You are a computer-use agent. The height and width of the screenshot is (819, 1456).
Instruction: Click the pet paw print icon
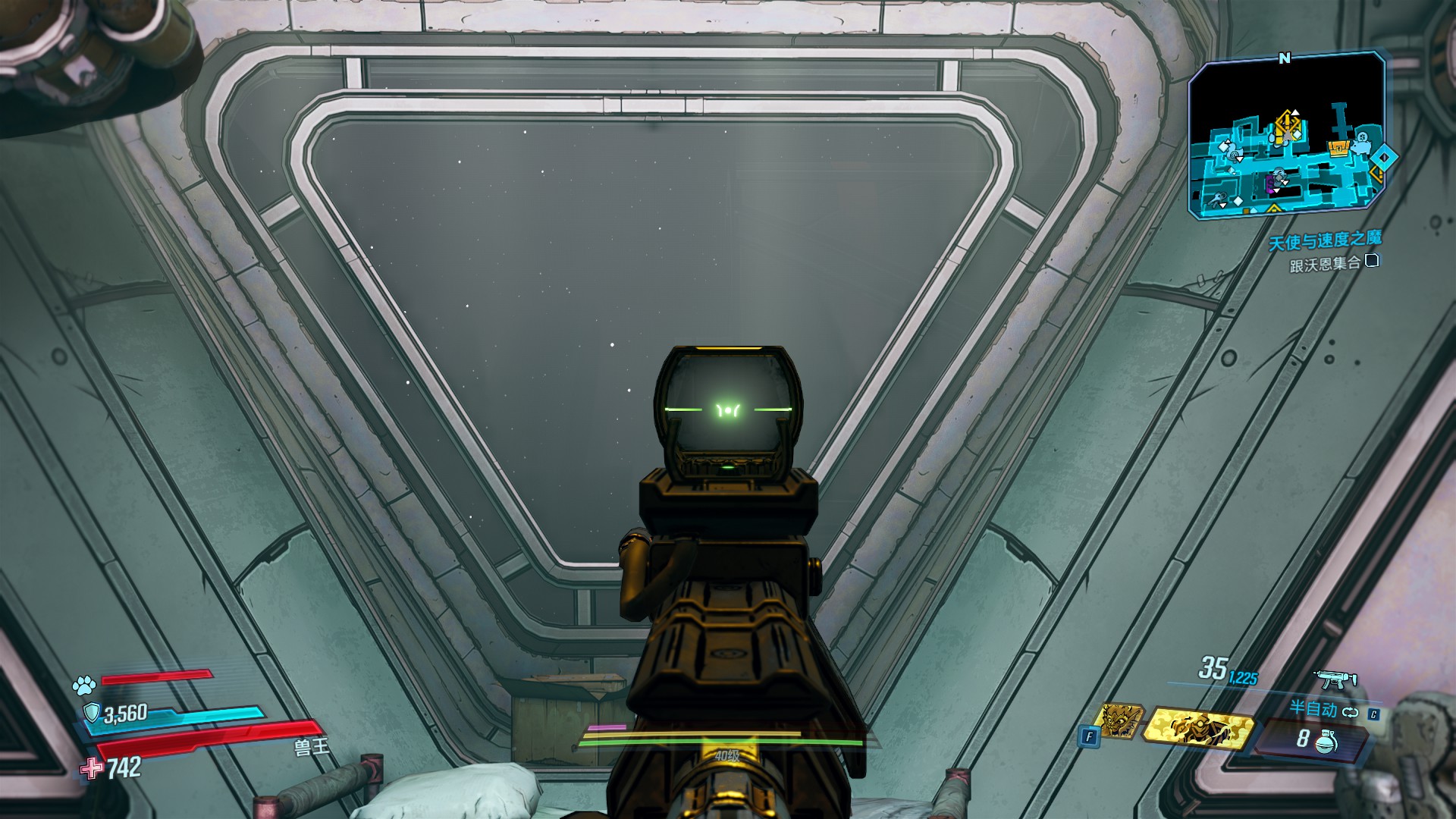(84, 686)
